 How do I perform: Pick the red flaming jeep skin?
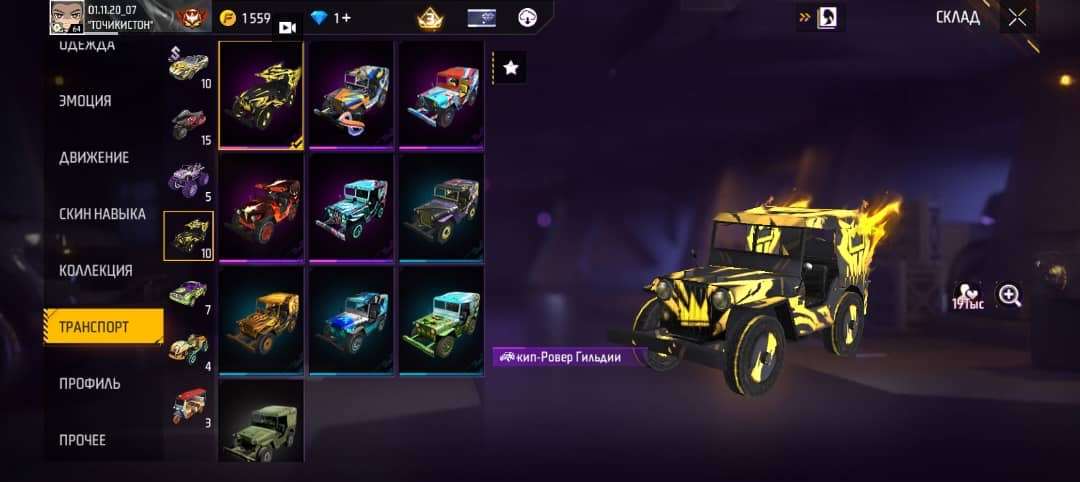coord(261,208)
